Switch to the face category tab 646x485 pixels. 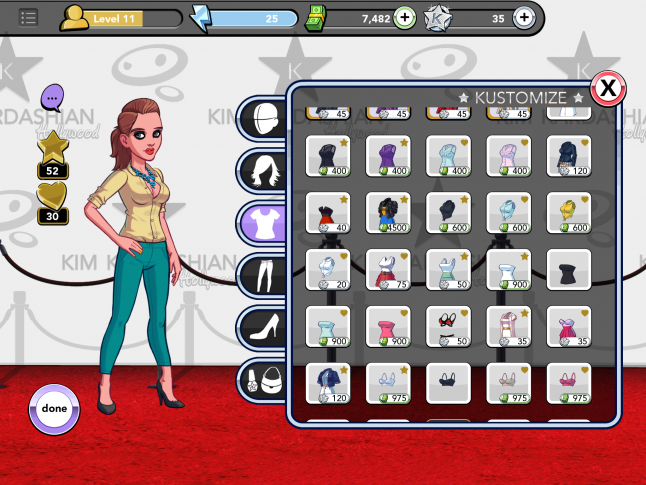265,116
